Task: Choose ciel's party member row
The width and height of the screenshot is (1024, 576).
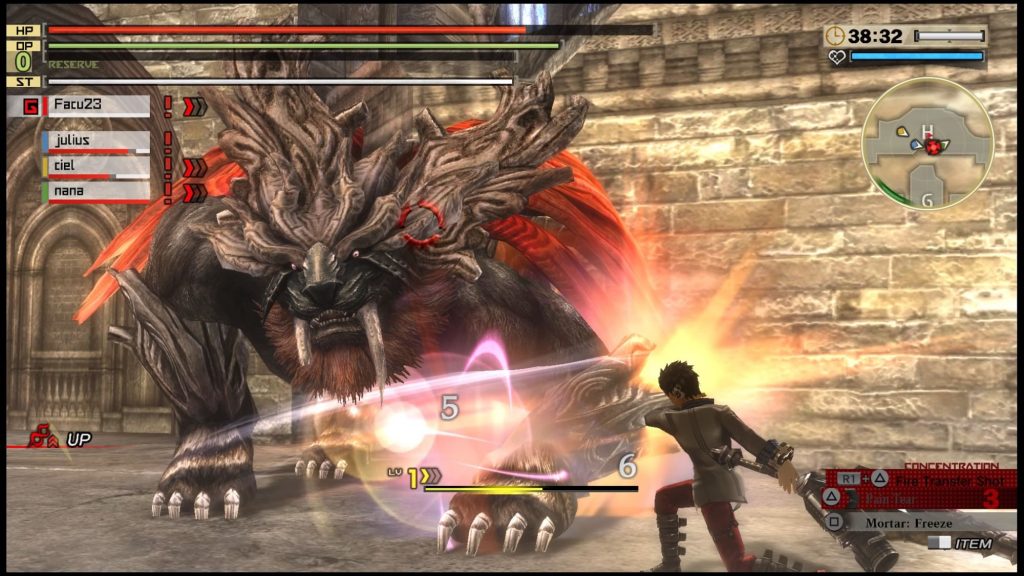Action: 95,166
